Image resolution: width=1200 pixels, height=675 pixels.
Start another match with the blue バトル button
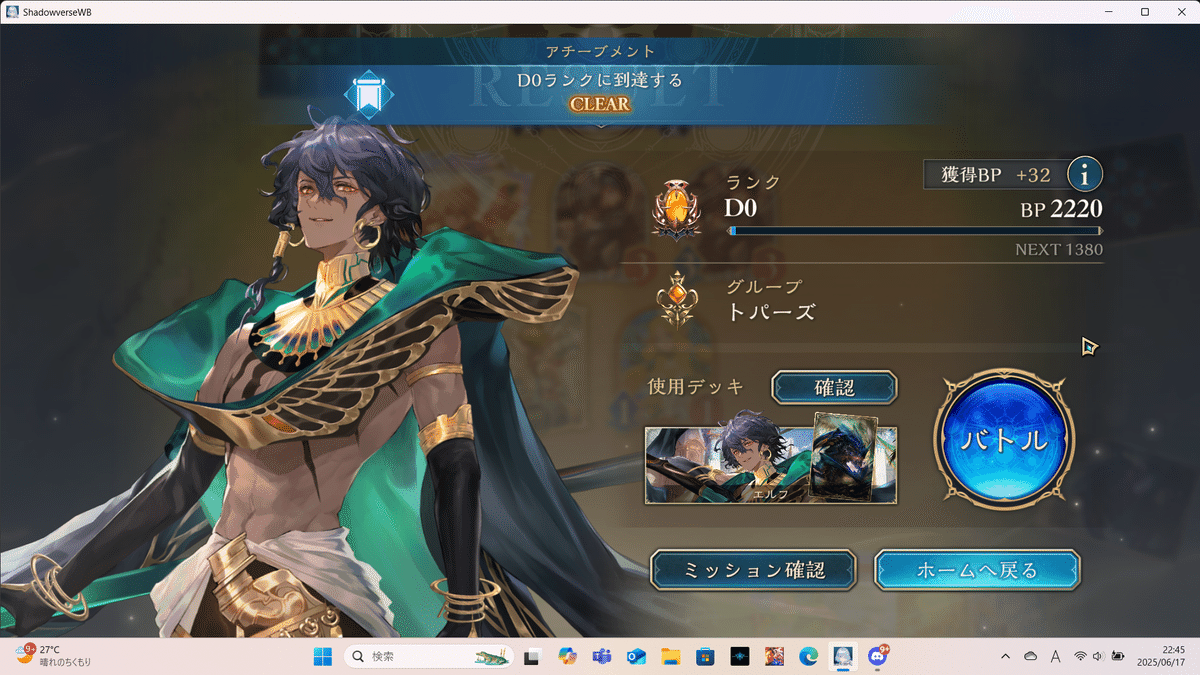coord(1003,439)
